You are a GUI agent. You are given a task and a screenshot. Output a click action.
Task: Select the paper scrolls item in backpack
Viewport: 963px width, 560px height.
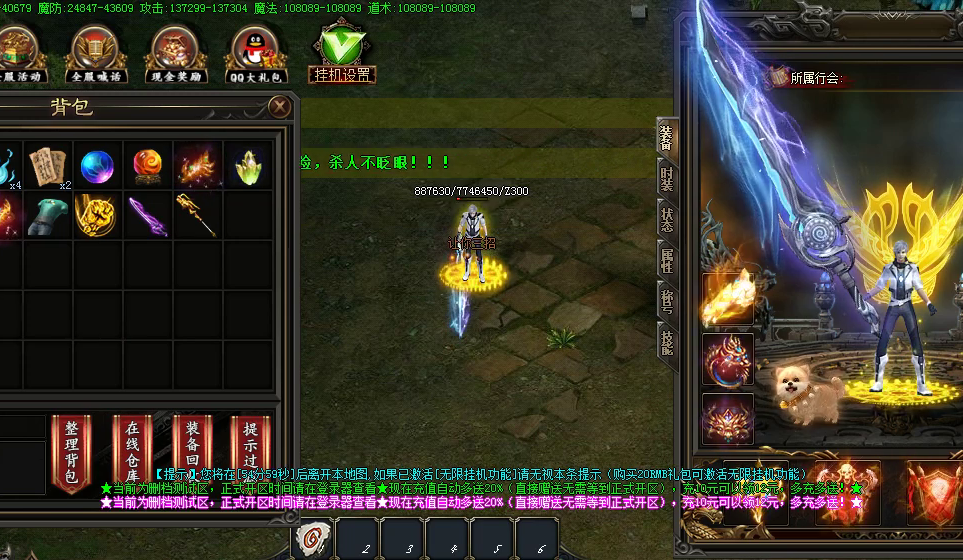[x=48, y=165]
